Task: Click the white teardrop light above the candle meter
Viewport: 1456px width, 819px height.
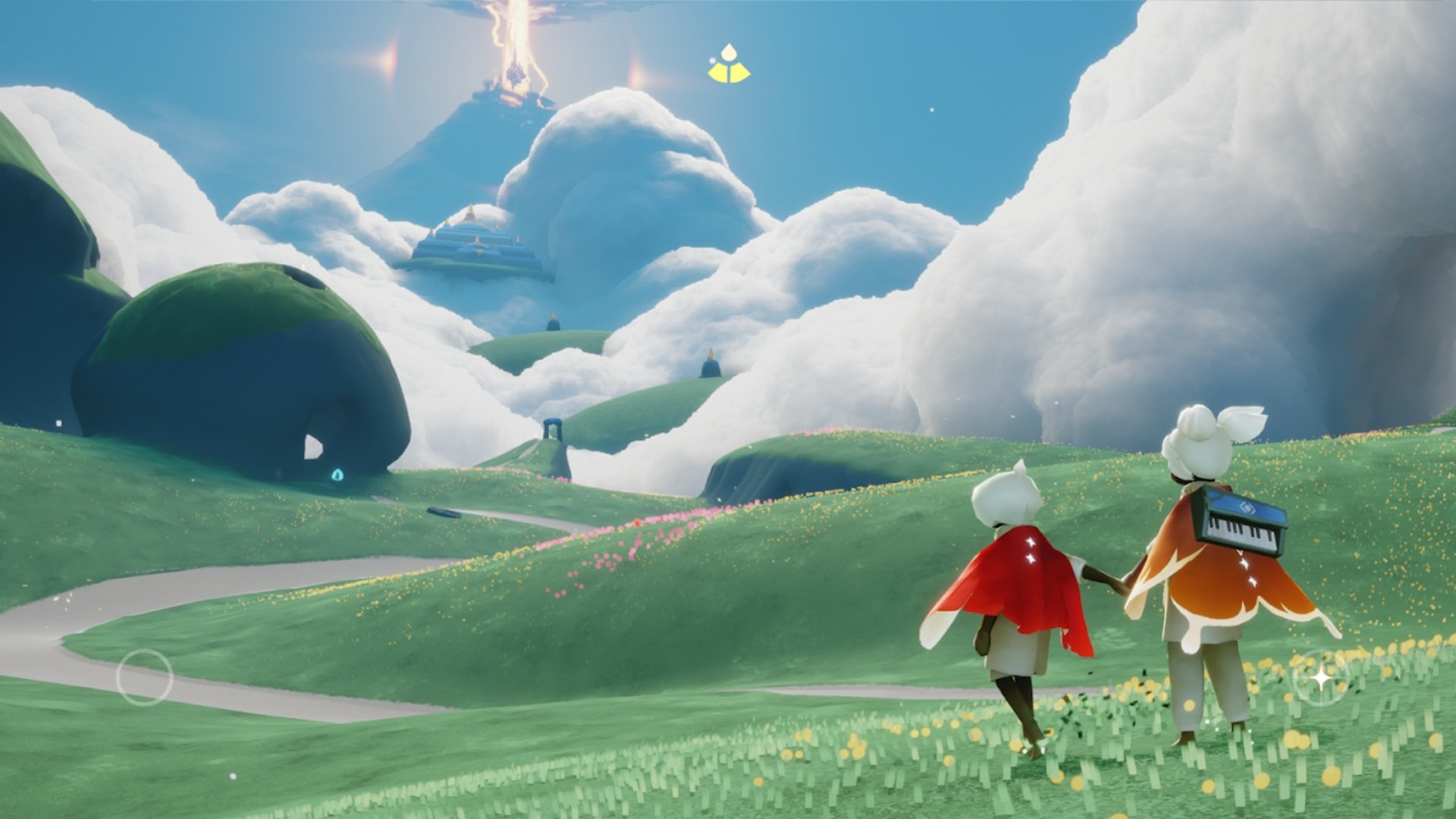Action: point(729,51)
